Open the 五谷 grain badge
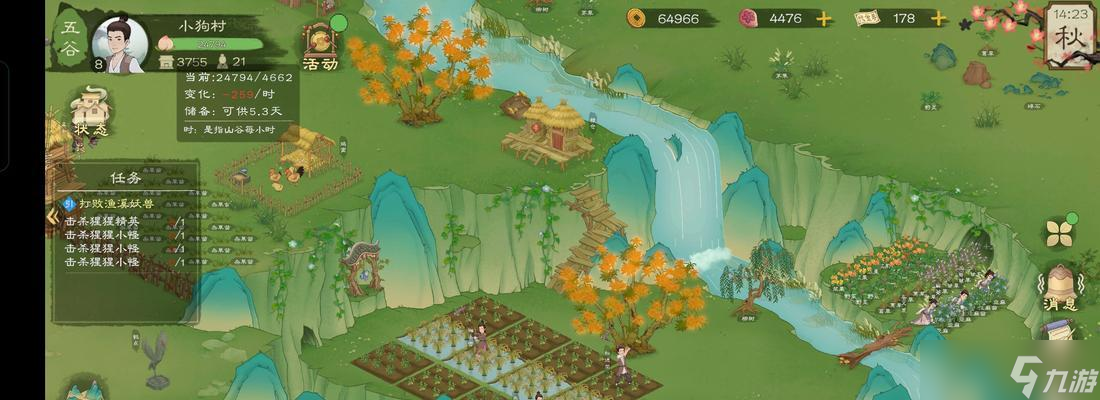 tap(70, 42)
